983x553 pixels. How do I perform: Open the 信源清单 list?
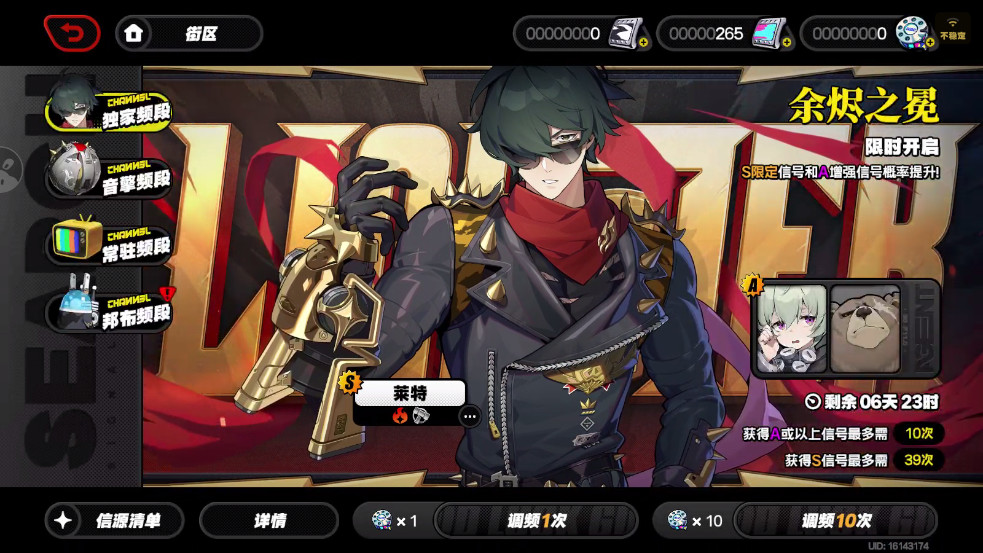pyautogui.click(x=115, y=521)
